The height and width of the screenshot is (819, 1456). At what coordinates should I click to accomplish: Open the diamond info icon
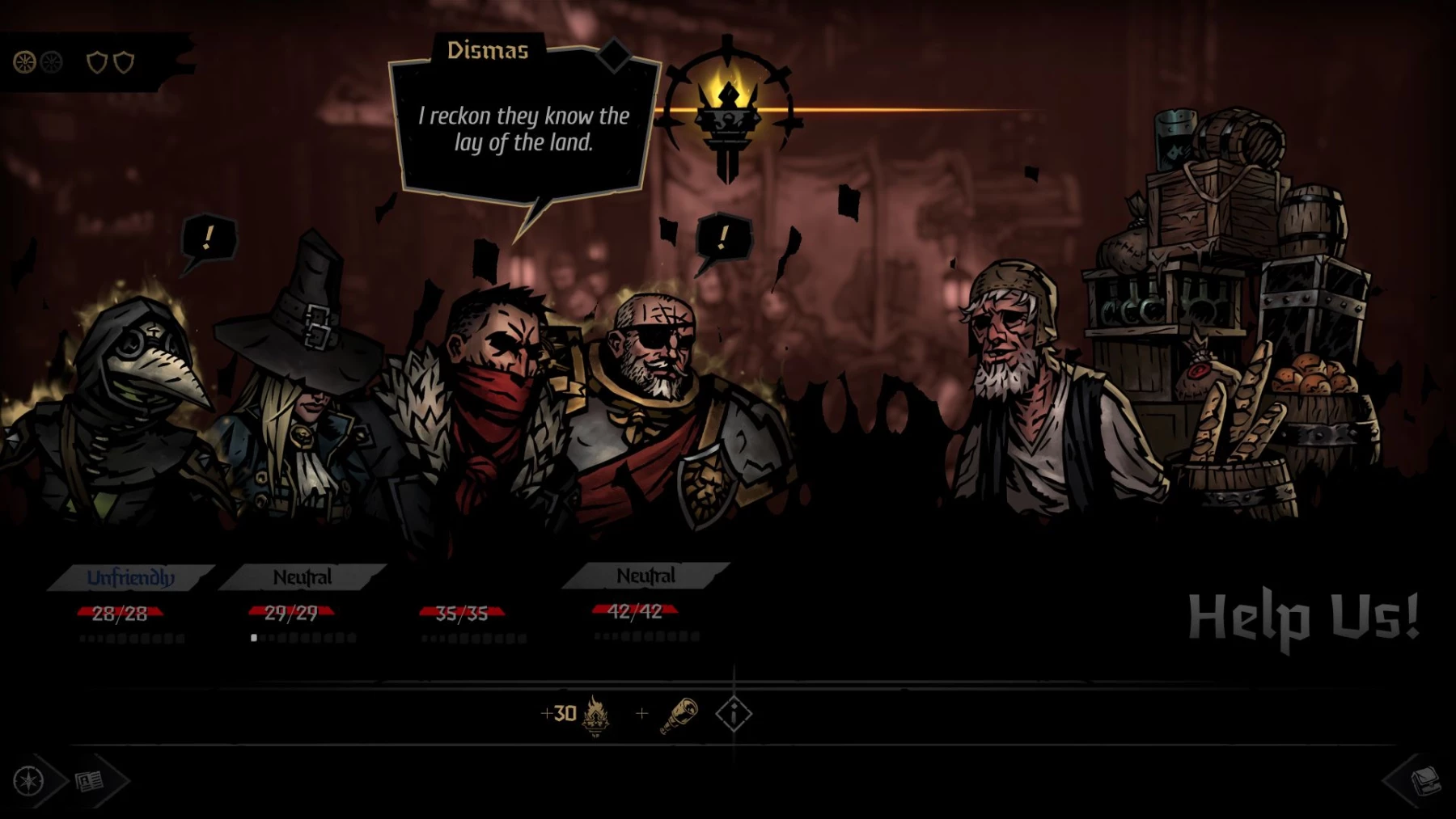pos(734,714)
